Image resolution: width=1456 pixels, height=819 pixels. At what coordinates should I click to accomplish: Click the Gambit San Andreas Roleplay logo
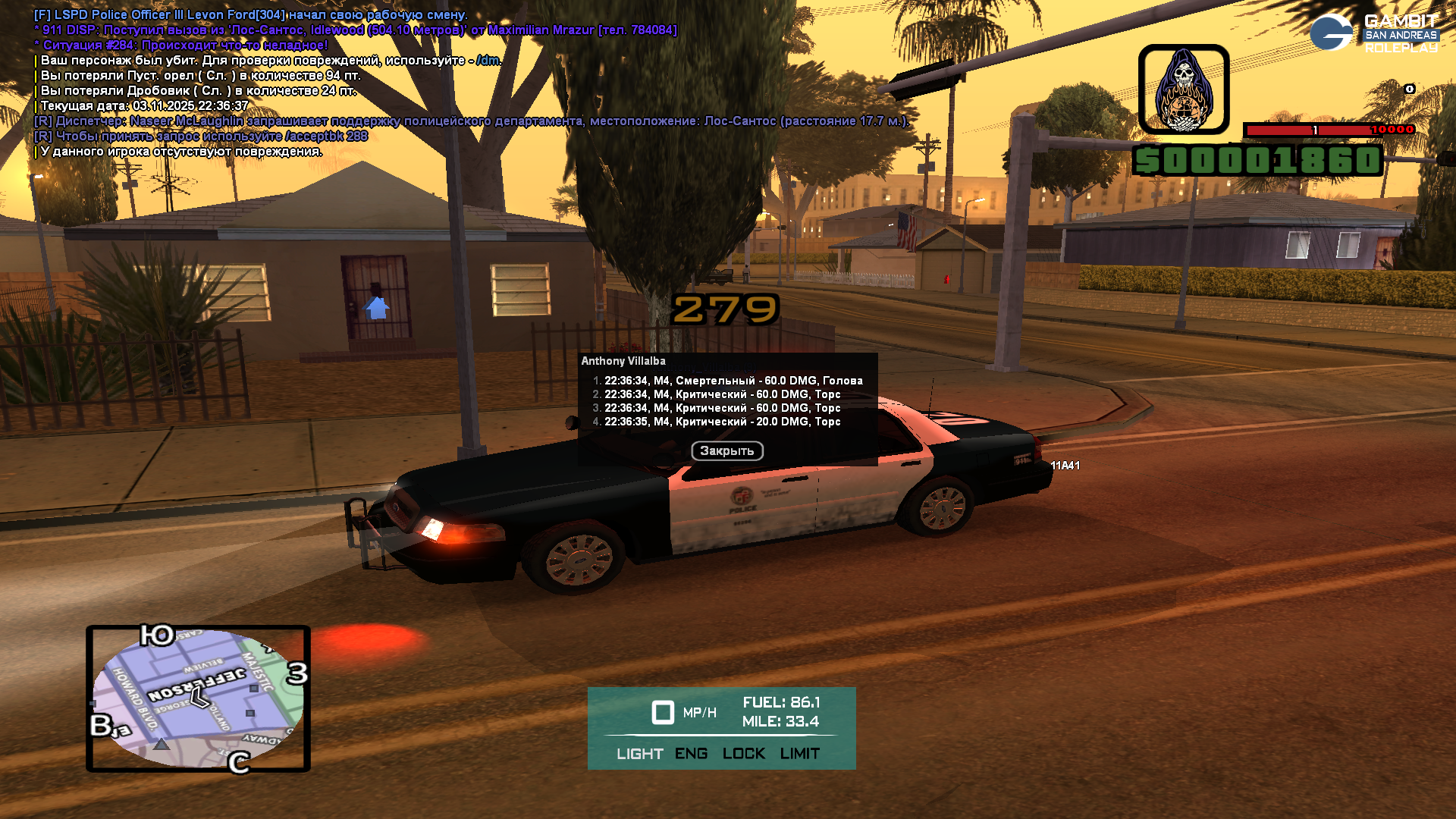pyautogui.click(x=1374, y=33)
